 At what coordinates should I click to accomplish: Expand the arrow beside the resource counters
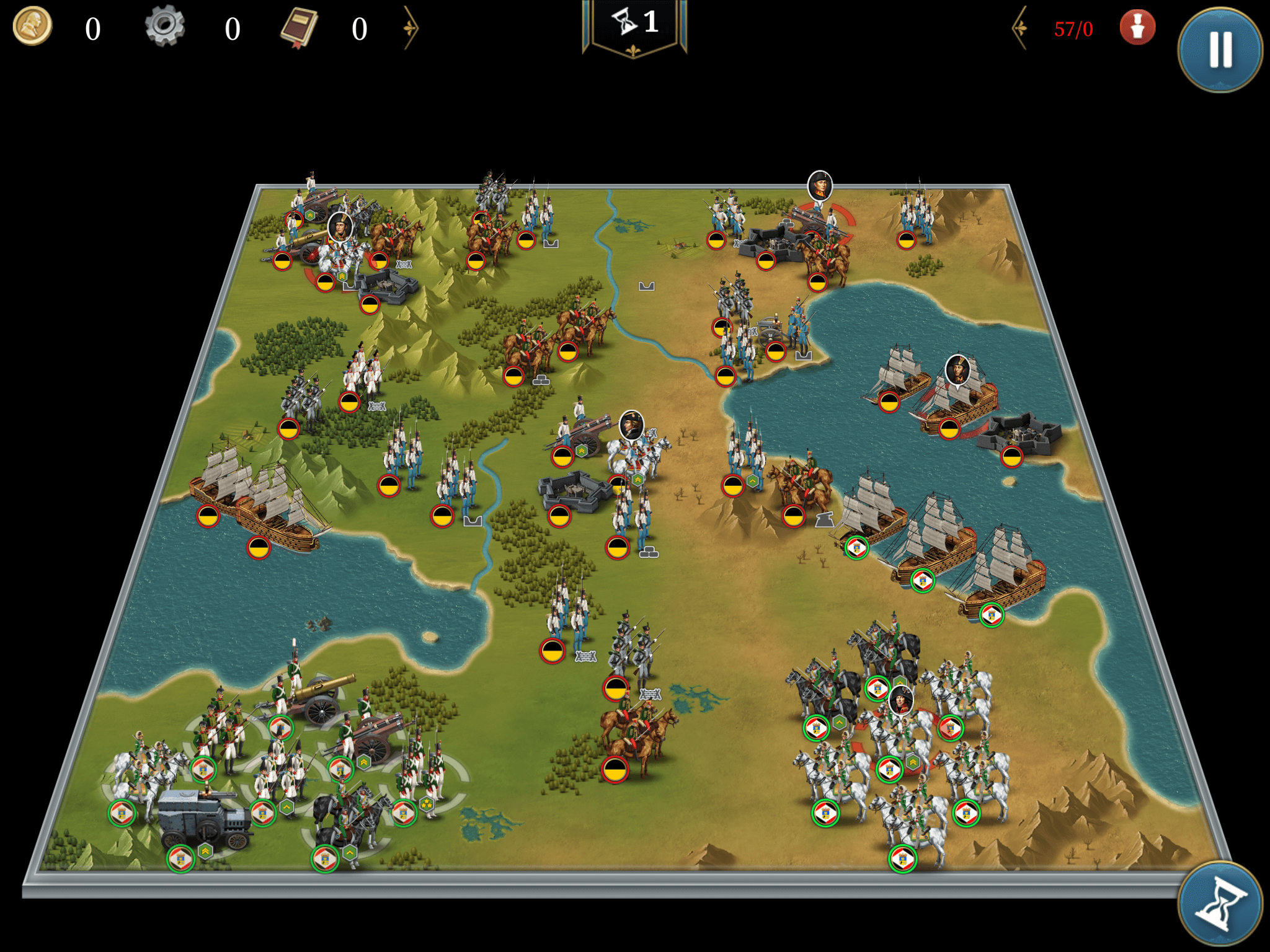point(411,28)
